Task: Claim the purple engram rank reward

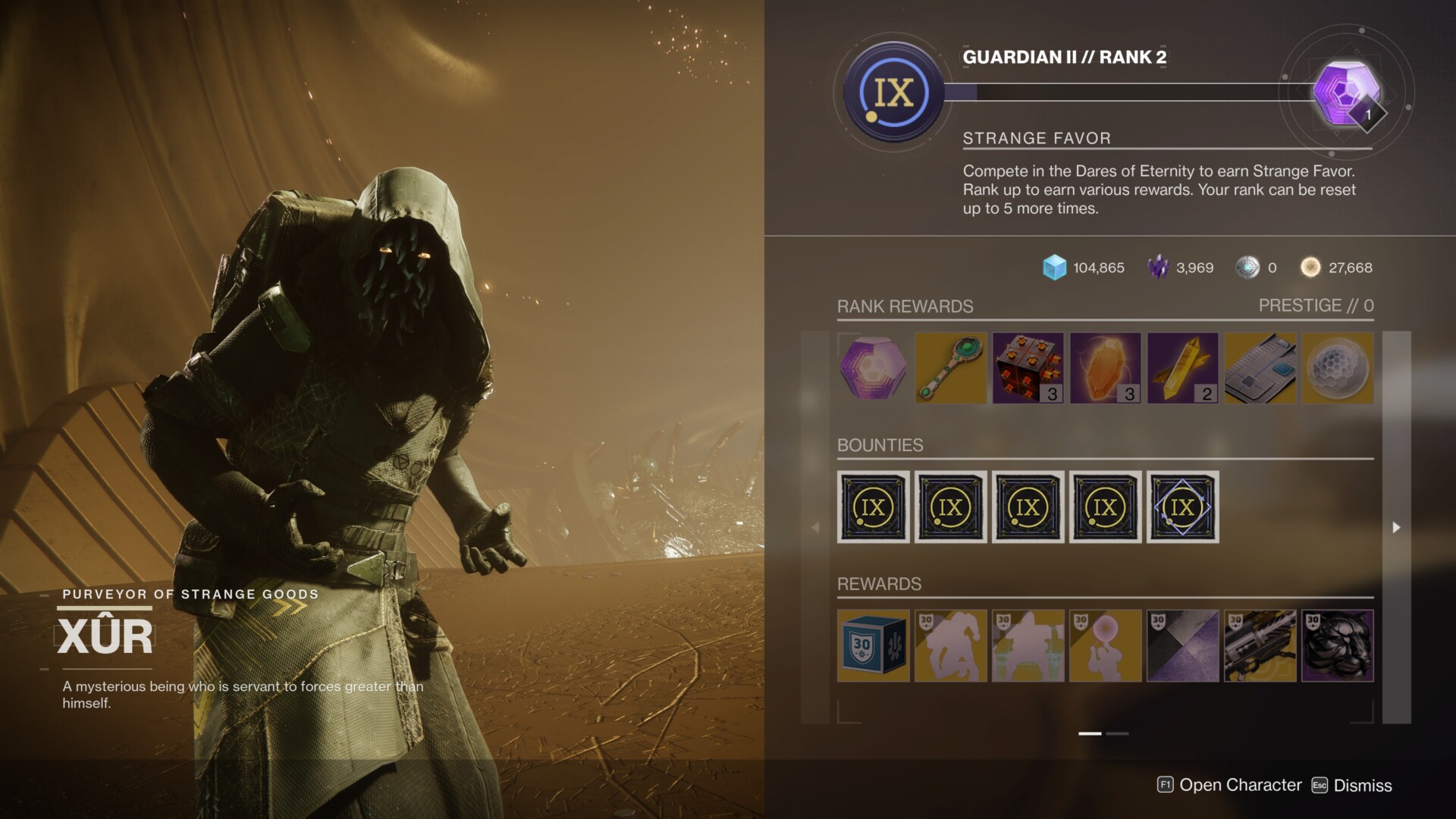Action: 873,369
